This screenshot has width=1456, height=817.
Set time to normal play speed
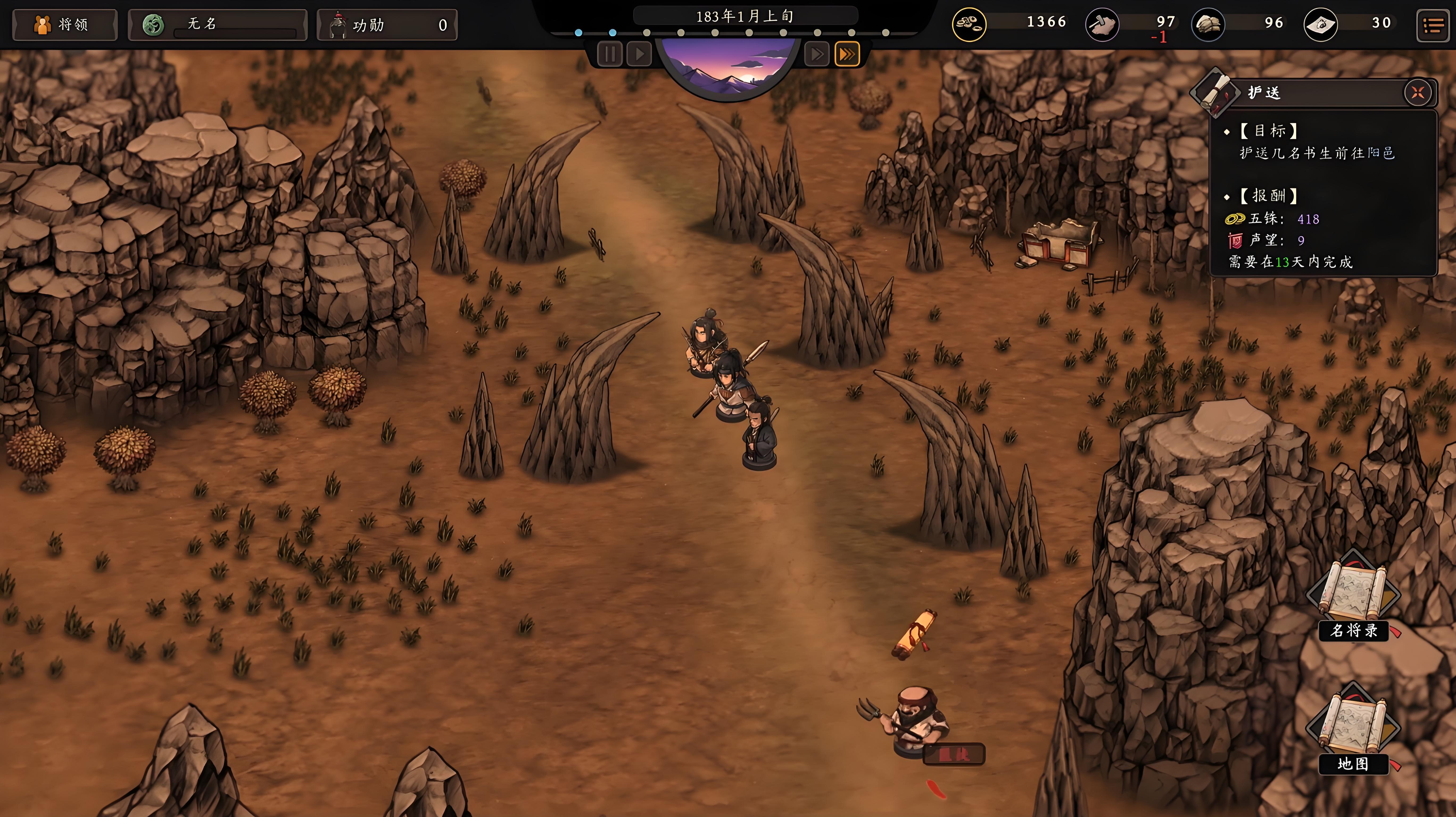(639, 54)
